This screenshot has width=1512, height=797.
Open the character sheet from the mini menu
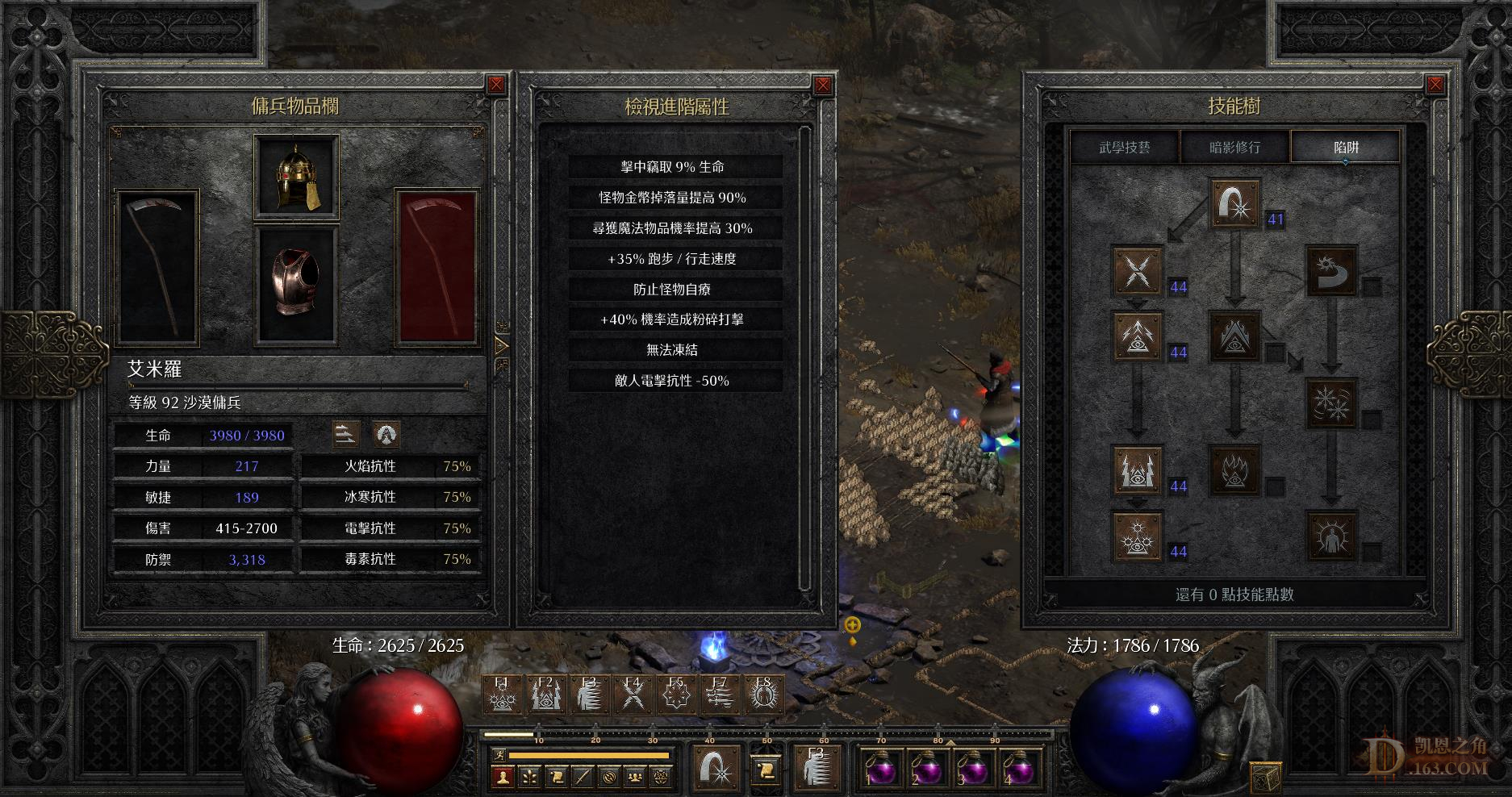tap(503, 778)
